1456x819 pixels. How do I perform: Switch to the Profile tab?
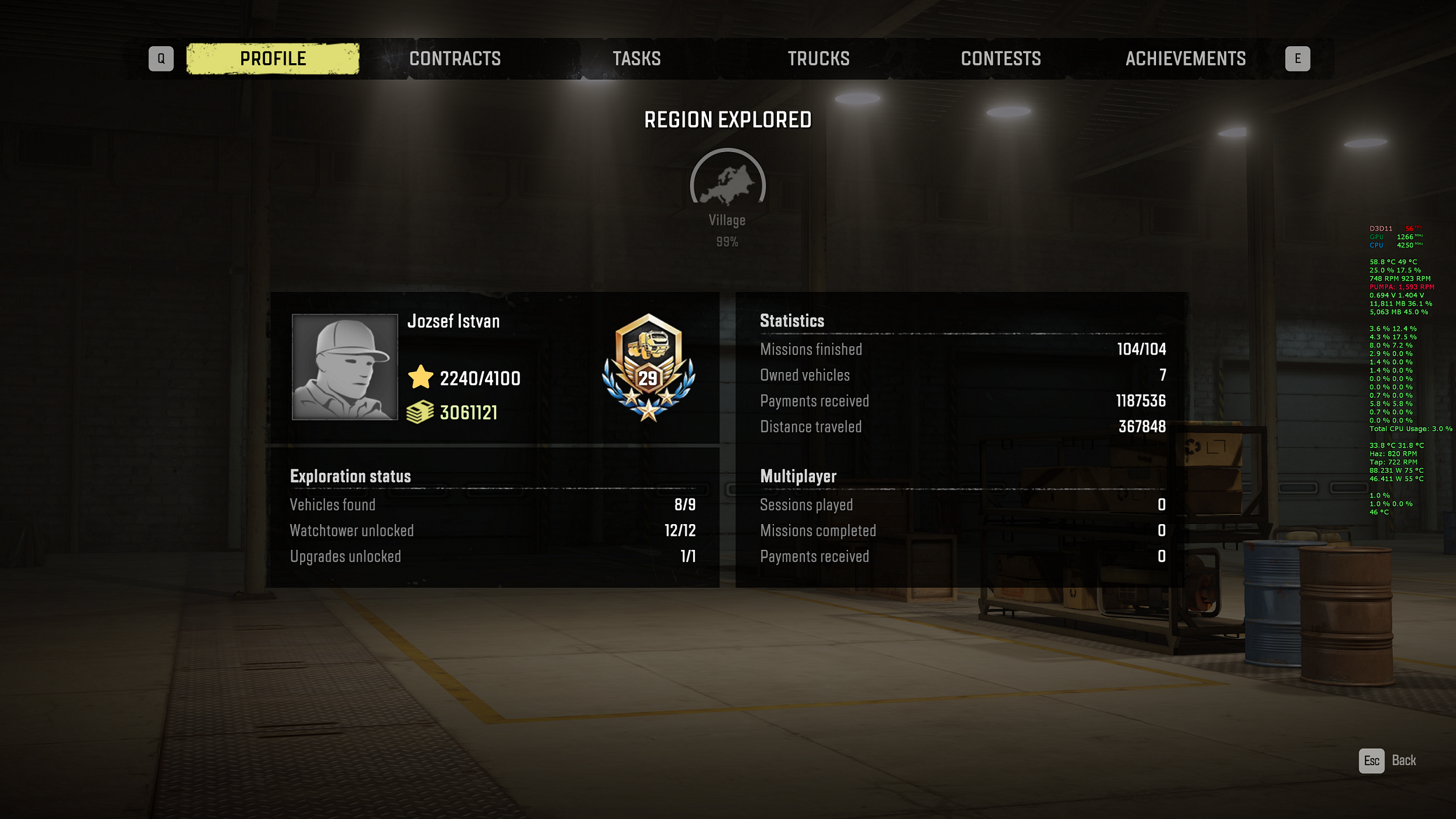pyautogui.click(x=273, y=58)
